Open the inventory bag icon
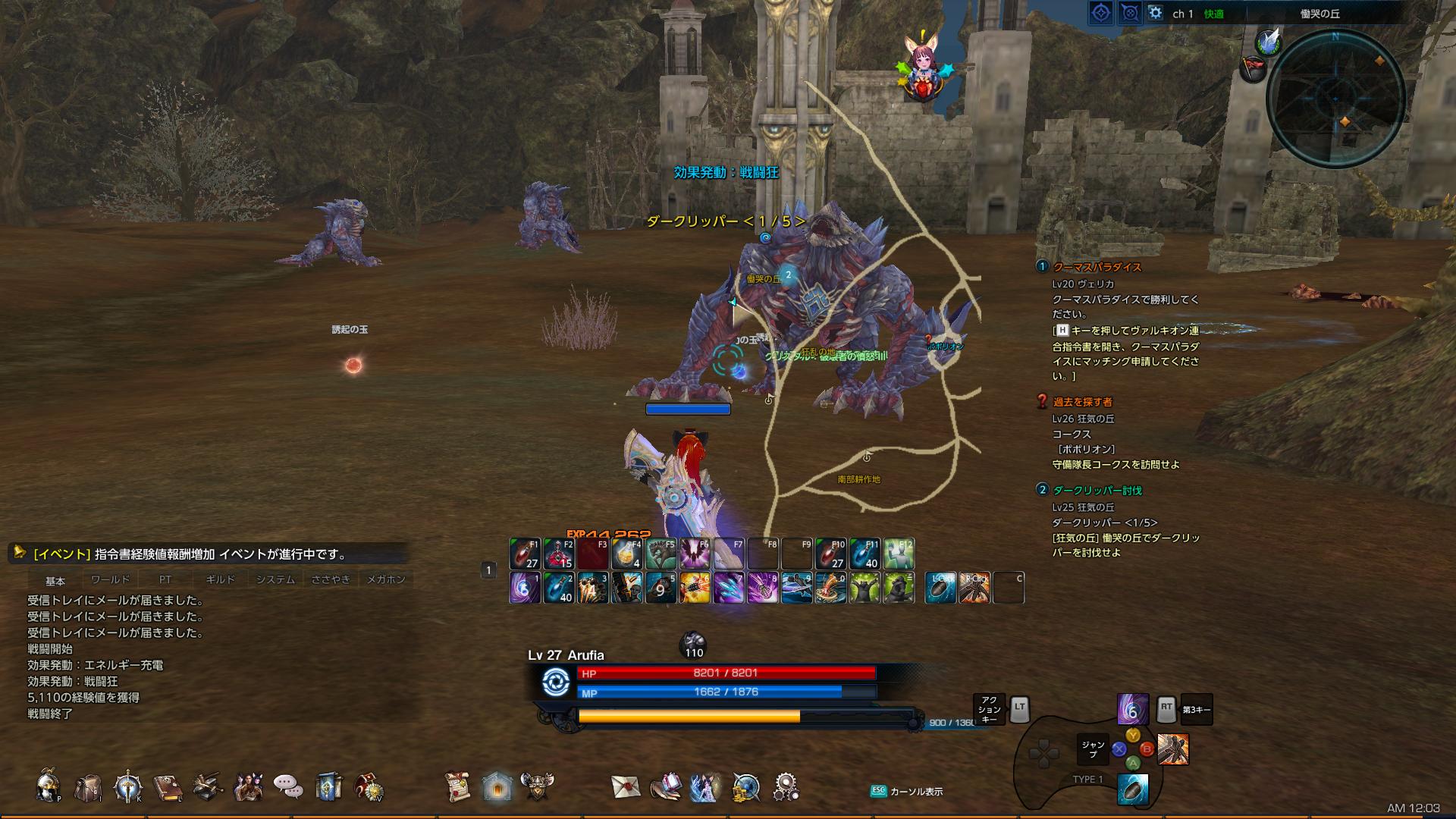 coord(89,786)
